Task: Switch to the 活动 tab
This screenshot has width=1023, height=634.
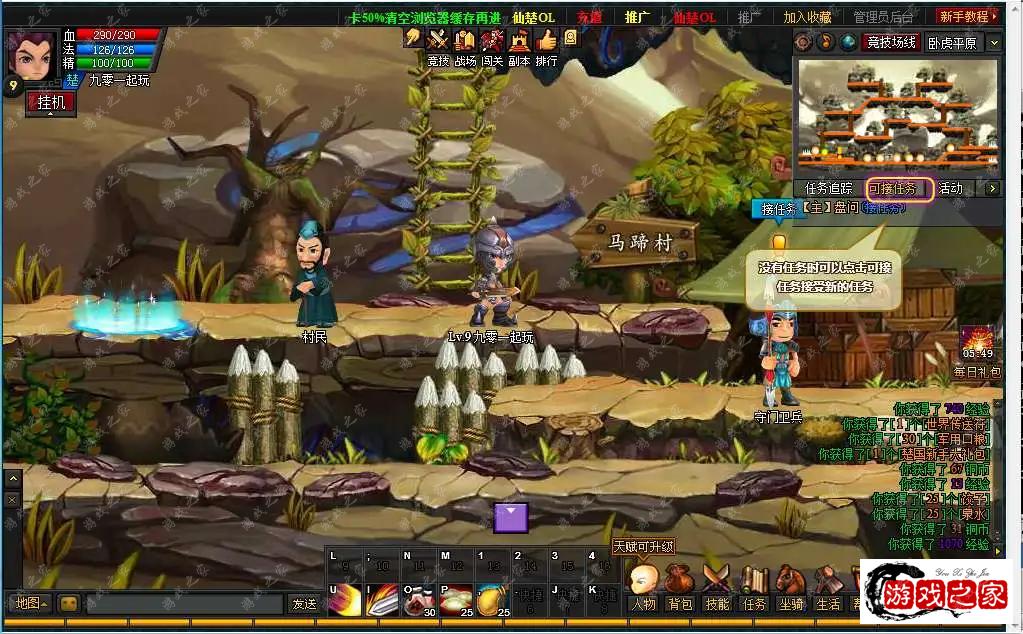Action: click(x=951, y=188)
